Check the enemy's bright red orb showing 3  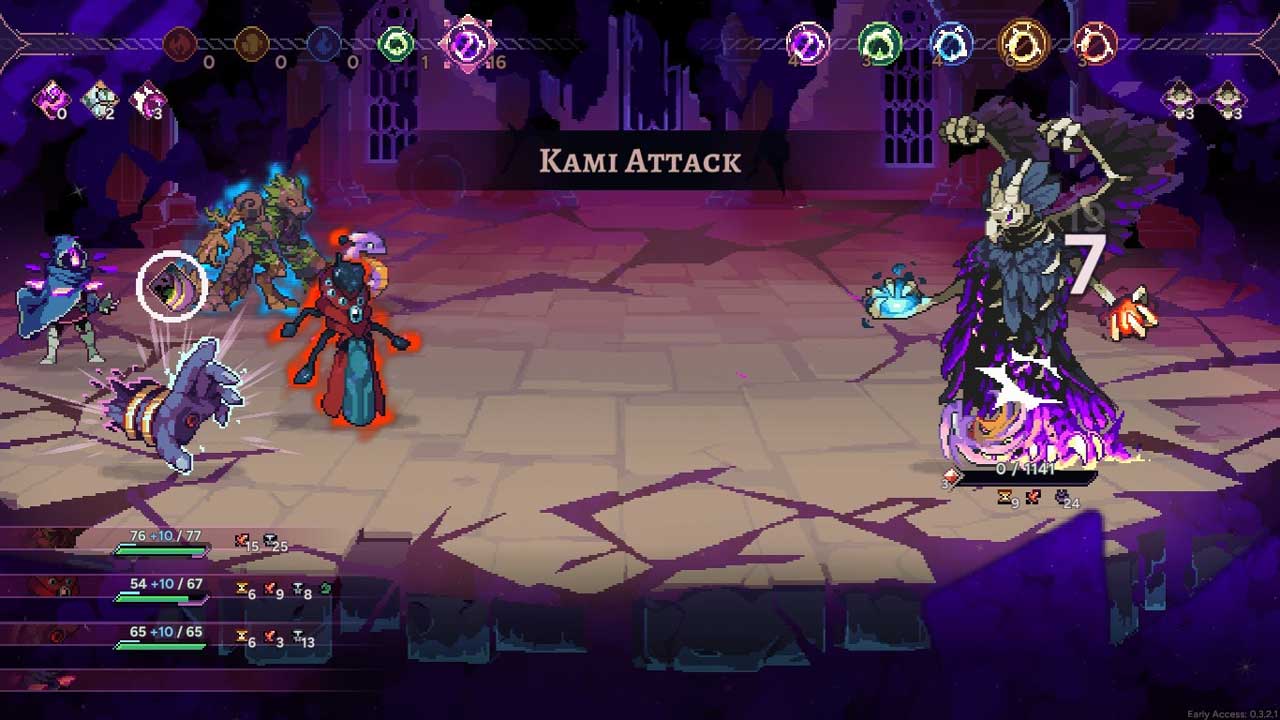tap(1095, 44)
